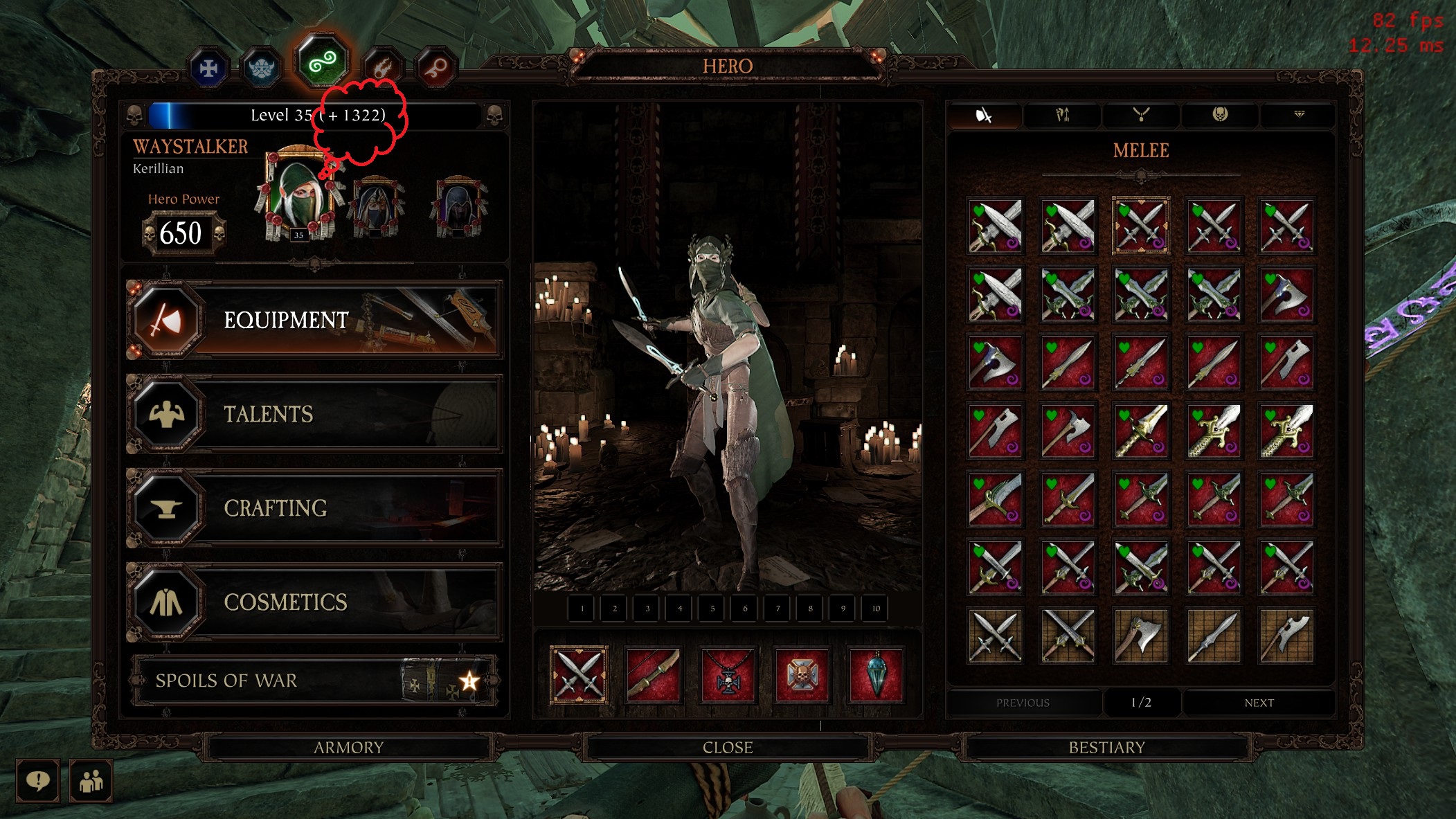Open the players list button
The height and width of the screenshot is (819, 1456).
(x=91, y=781)
